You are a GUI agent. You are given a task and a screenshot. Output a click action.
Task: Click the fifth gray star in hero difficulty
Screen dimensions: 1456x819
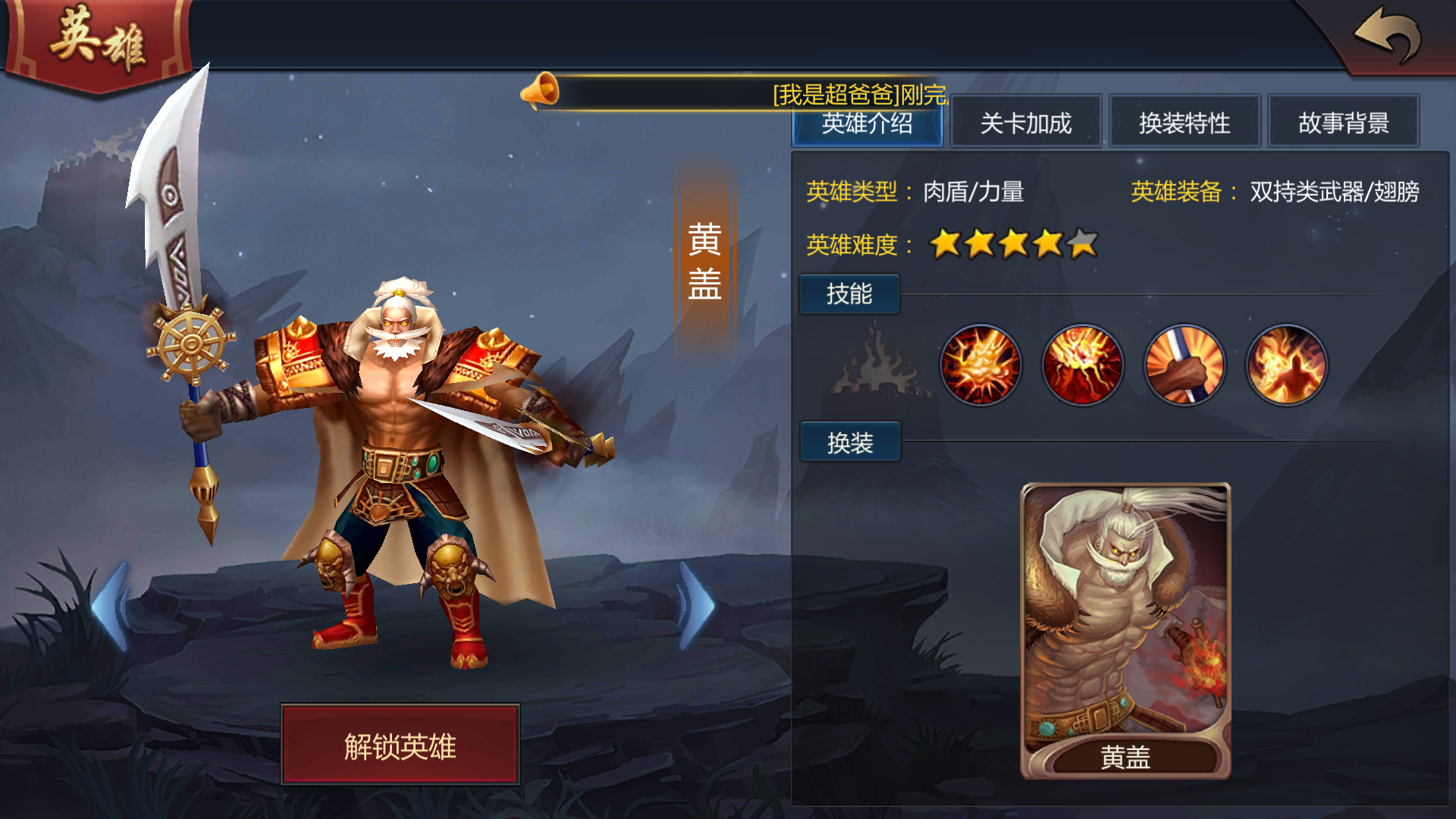coord(1080,243)
